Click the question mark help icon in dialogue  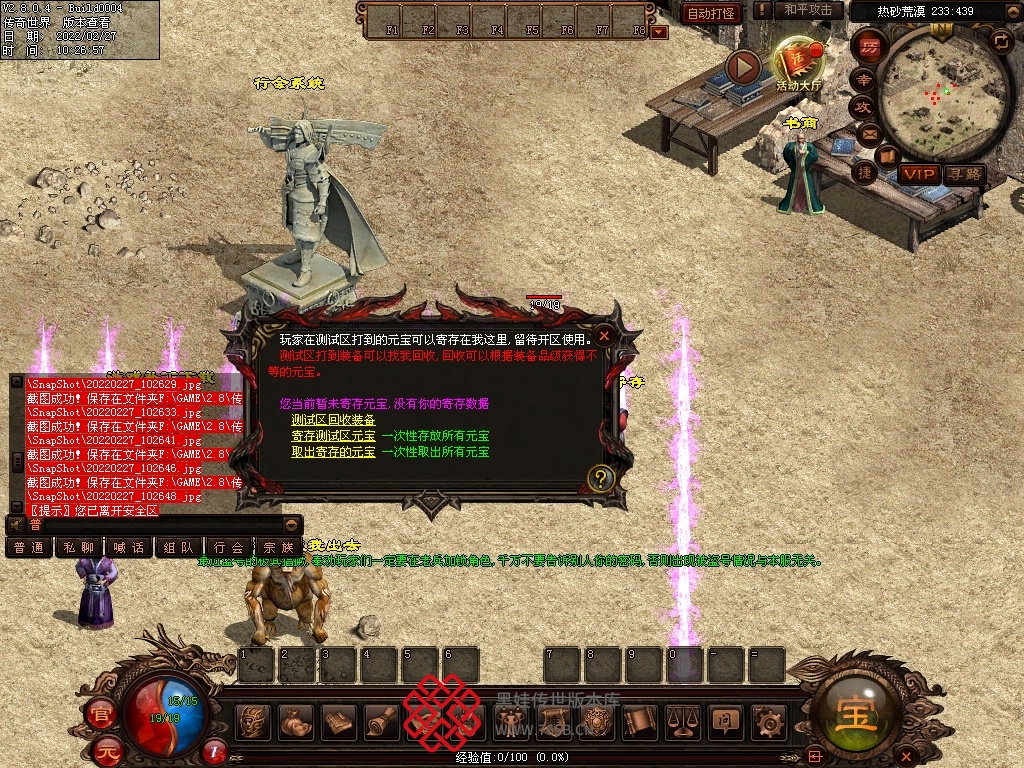600,478
